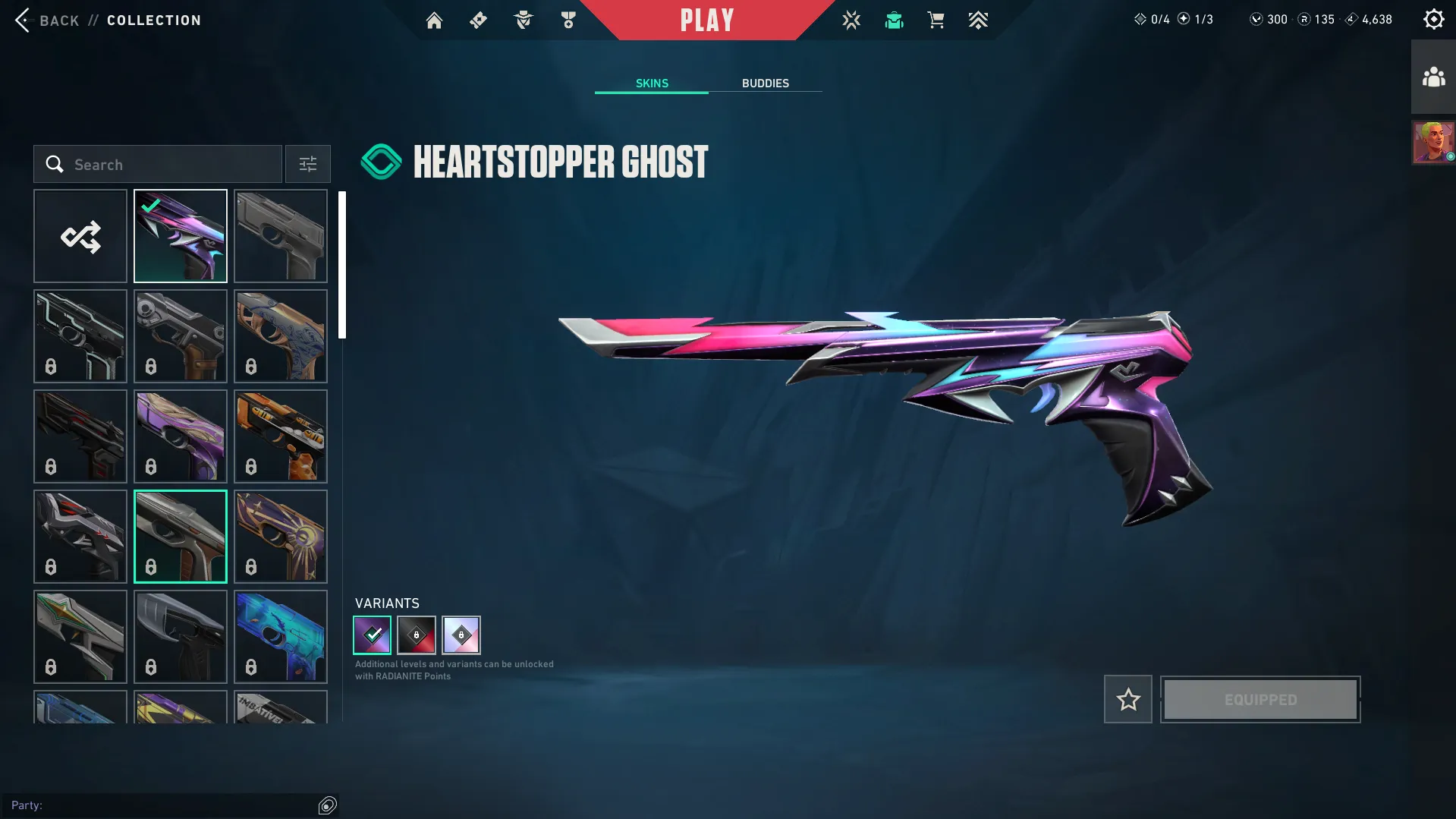The image size is (1456, 819).
Task: Select the Collection briefcase icon
Action: (x=894, y=20)
